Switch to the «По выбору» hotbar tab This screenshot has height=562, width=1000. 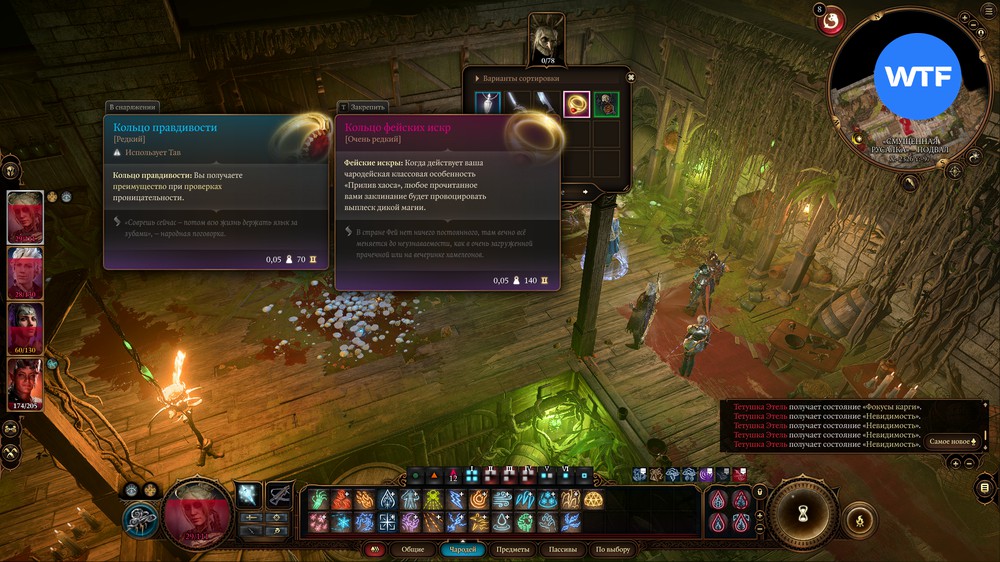(613, 549)
